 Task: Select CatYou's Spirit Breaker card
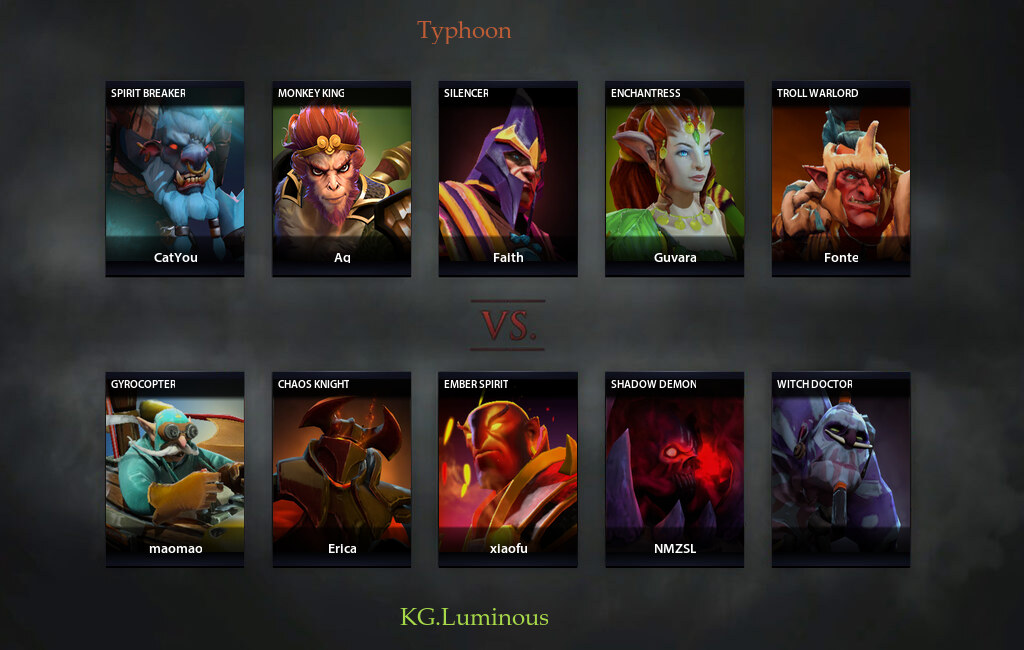click(175, 178)
